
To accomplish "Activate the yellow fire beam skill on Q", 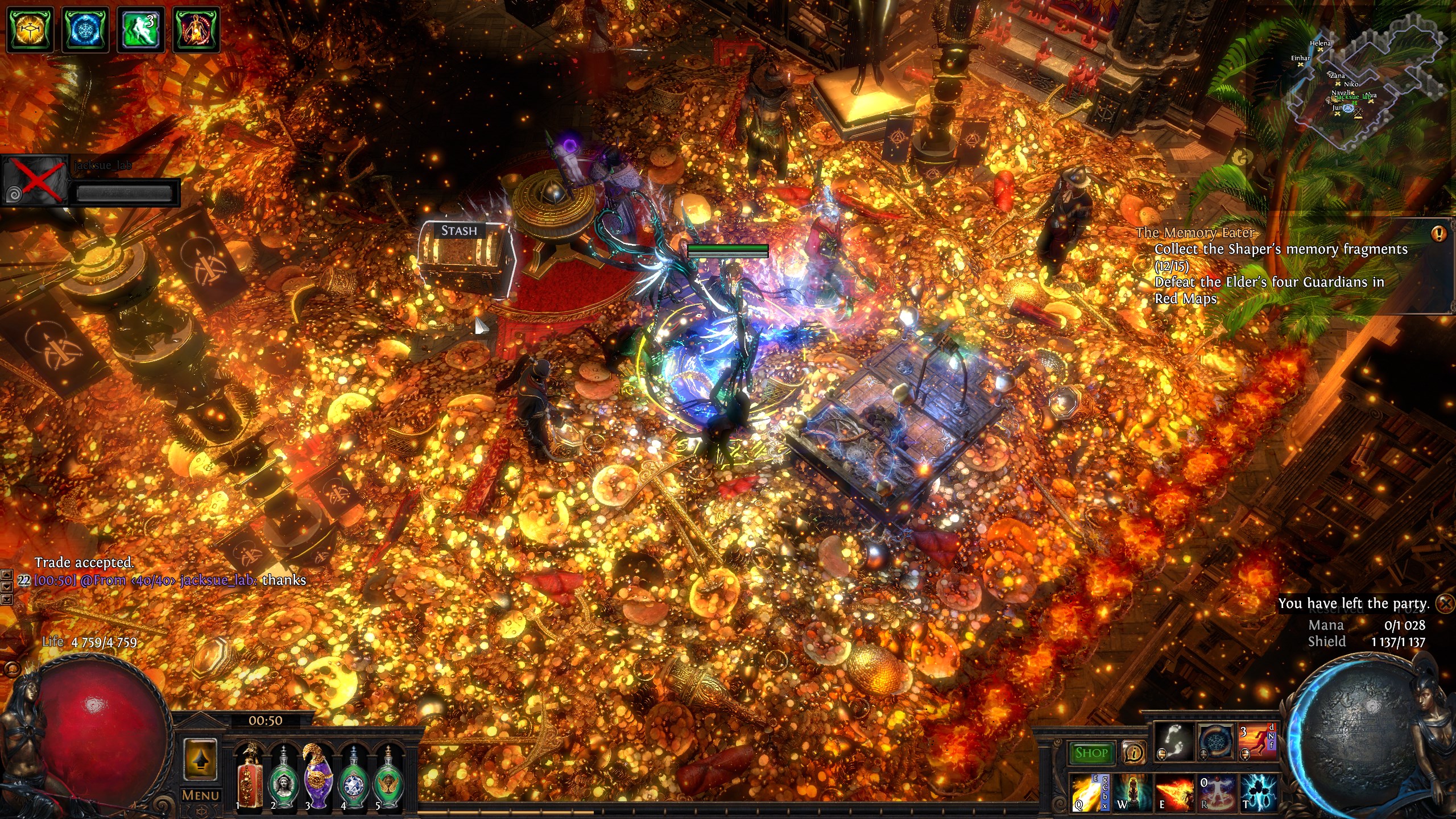I will pyautogui.click(x=1085, y=793).
